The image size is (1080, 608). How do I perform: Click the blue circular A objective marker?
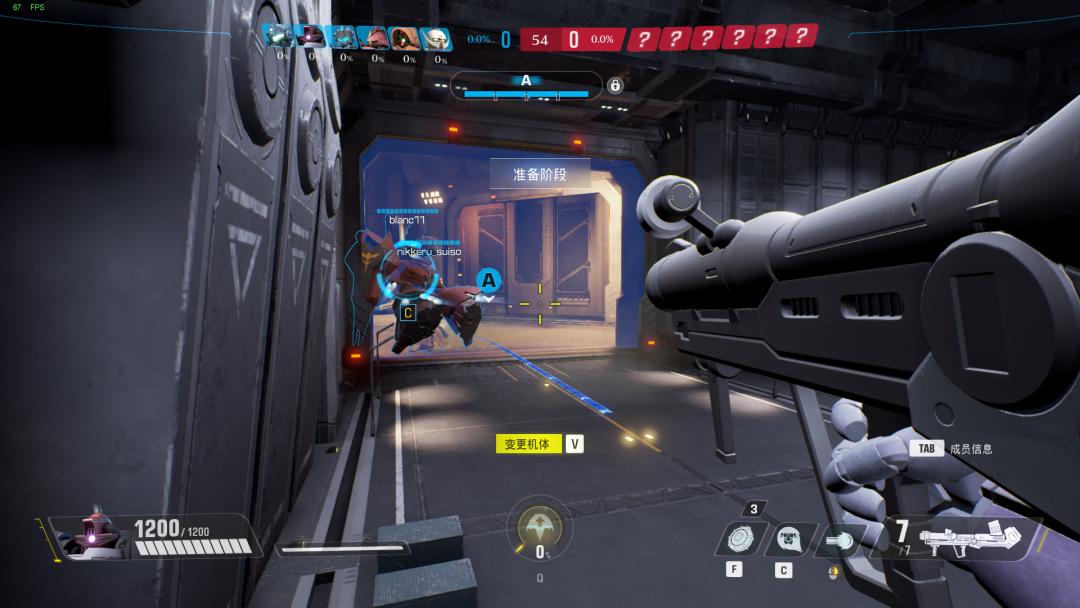489,281
